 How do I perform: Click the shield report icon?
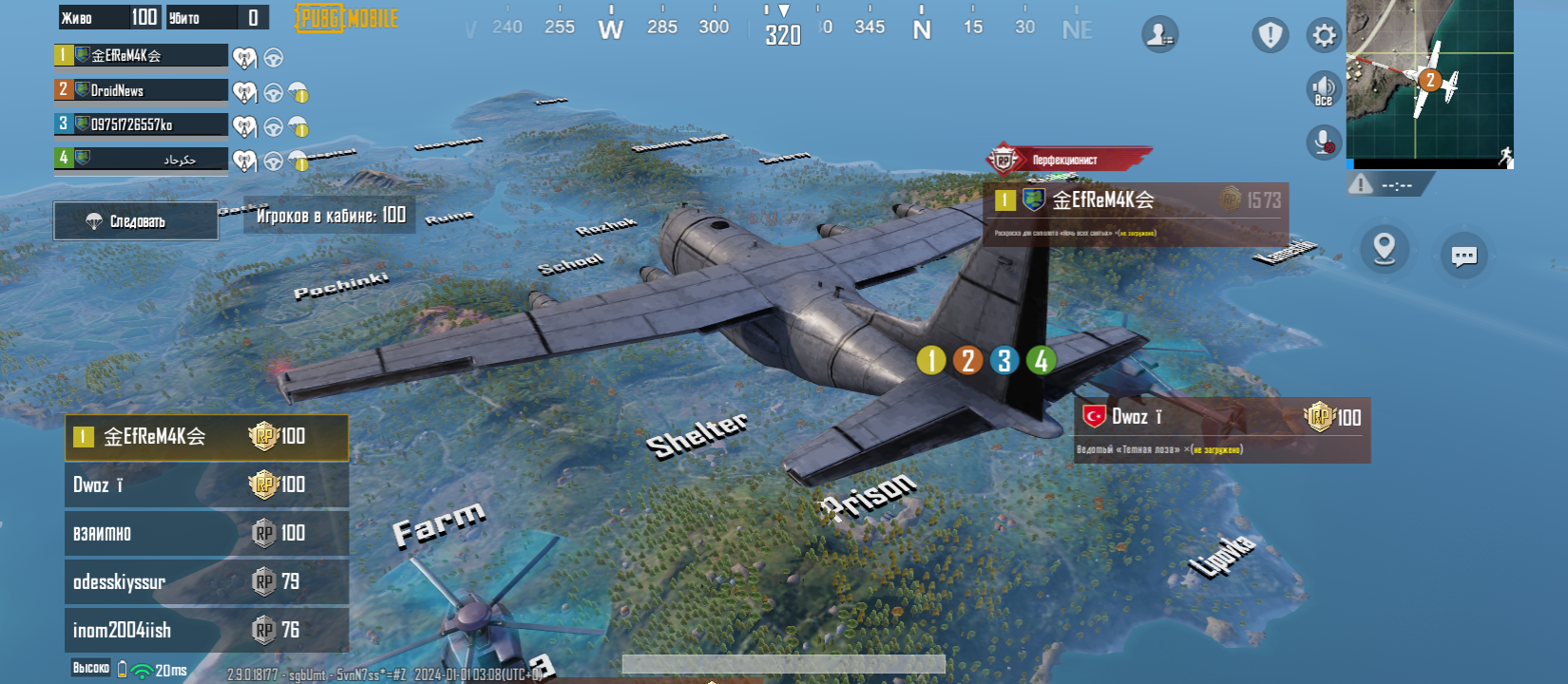pyautogui.click(x=1270, y=36)
